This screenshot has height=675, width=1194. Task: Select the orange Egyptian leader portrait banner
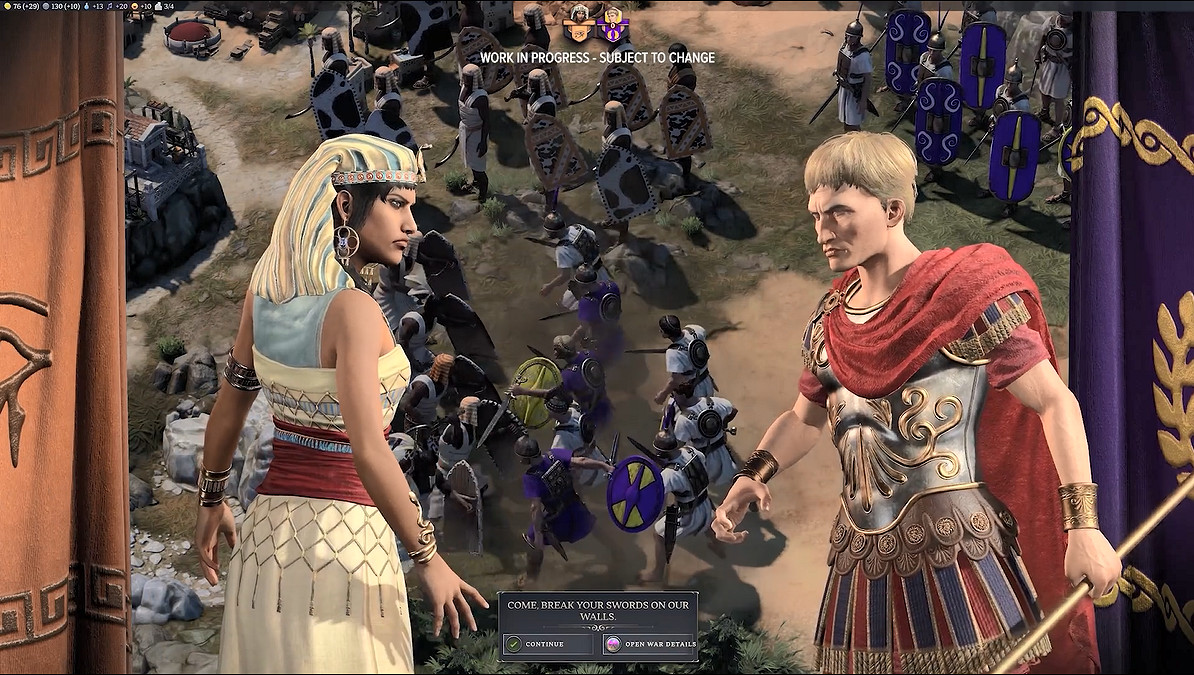point(579,24)
